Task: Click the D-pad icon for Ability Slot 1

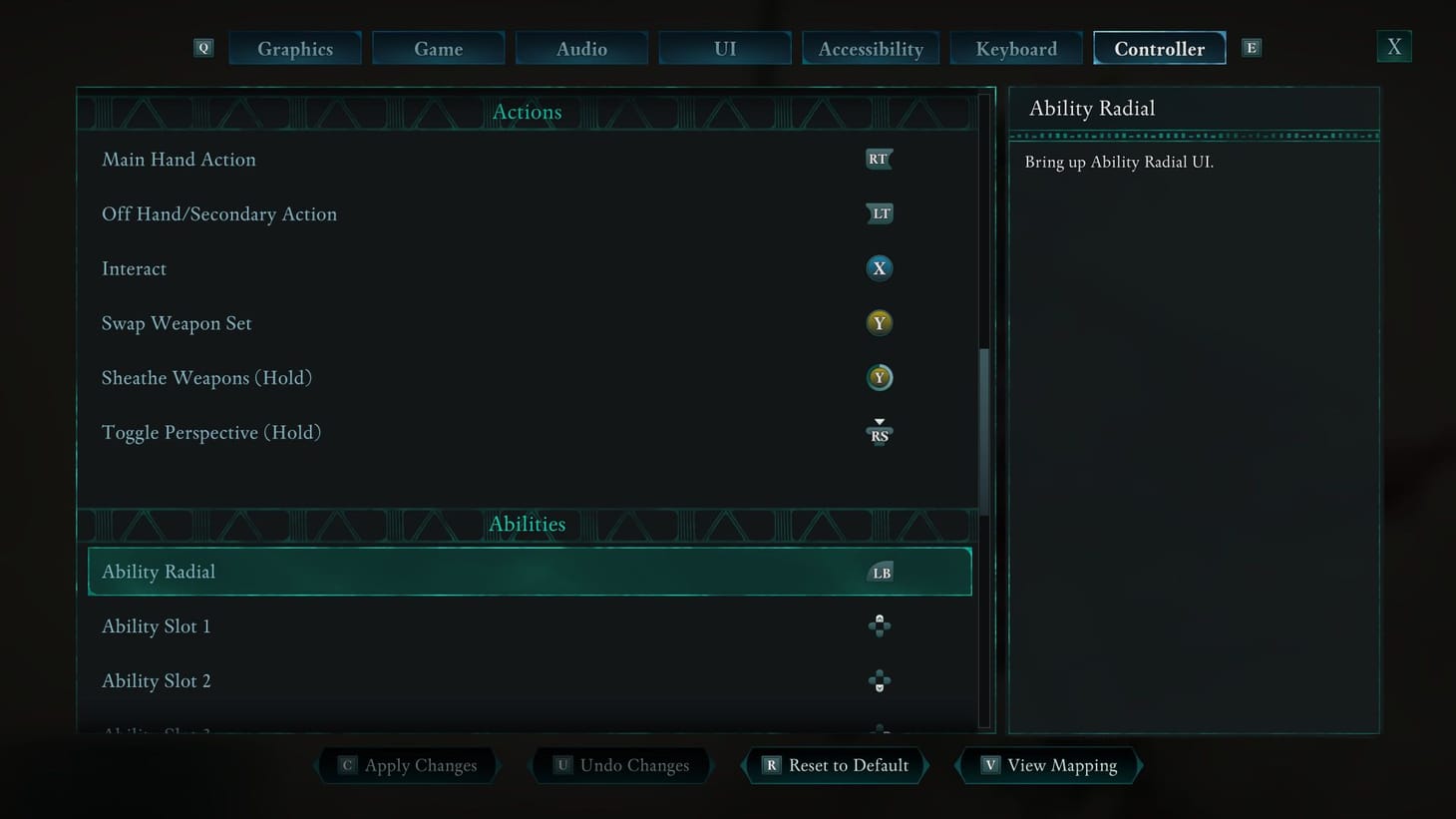Action: click(x=879, y=625)
